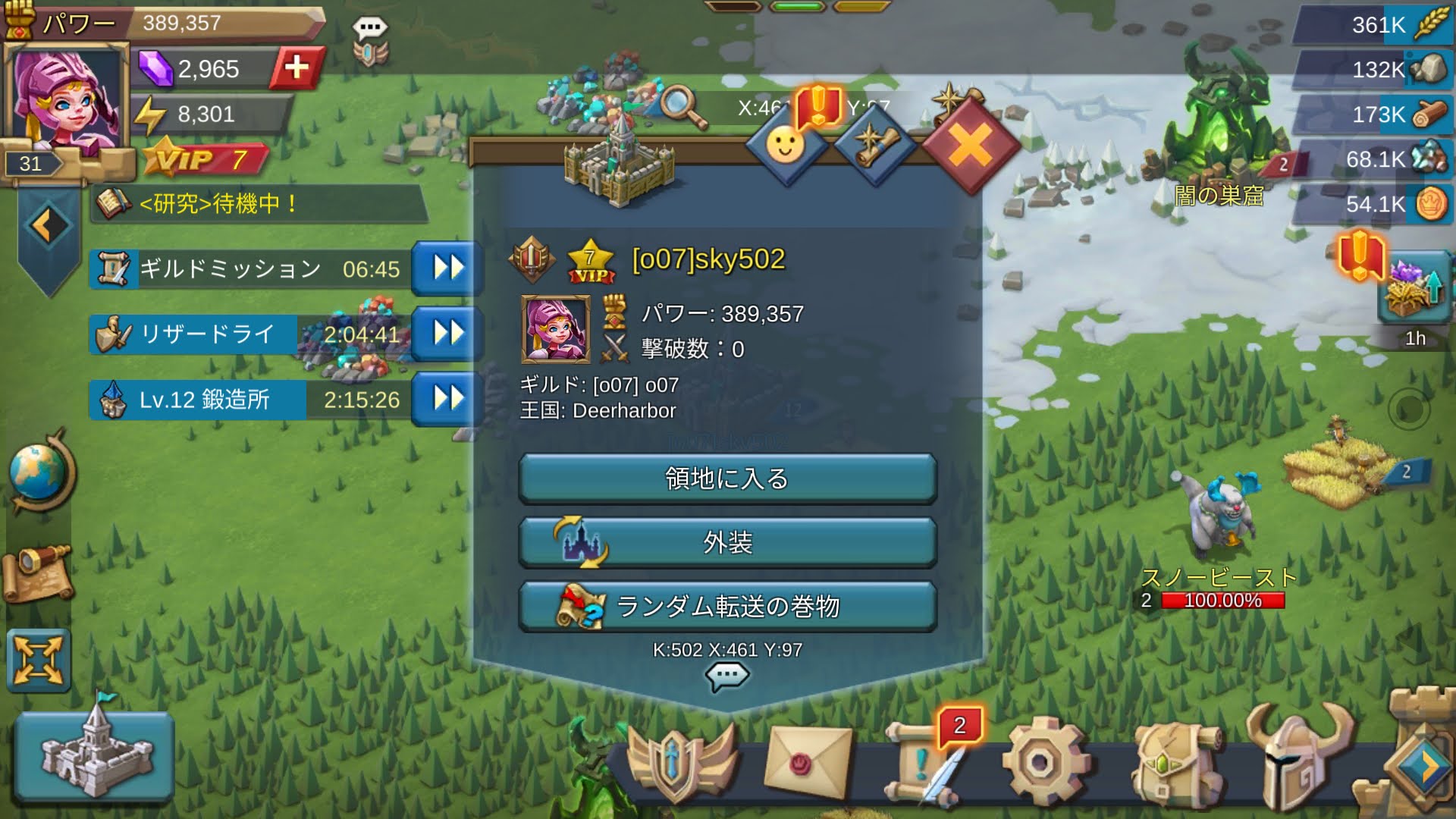Close the castle info panel
This screenshot has height=819, width=1456.
971,145
